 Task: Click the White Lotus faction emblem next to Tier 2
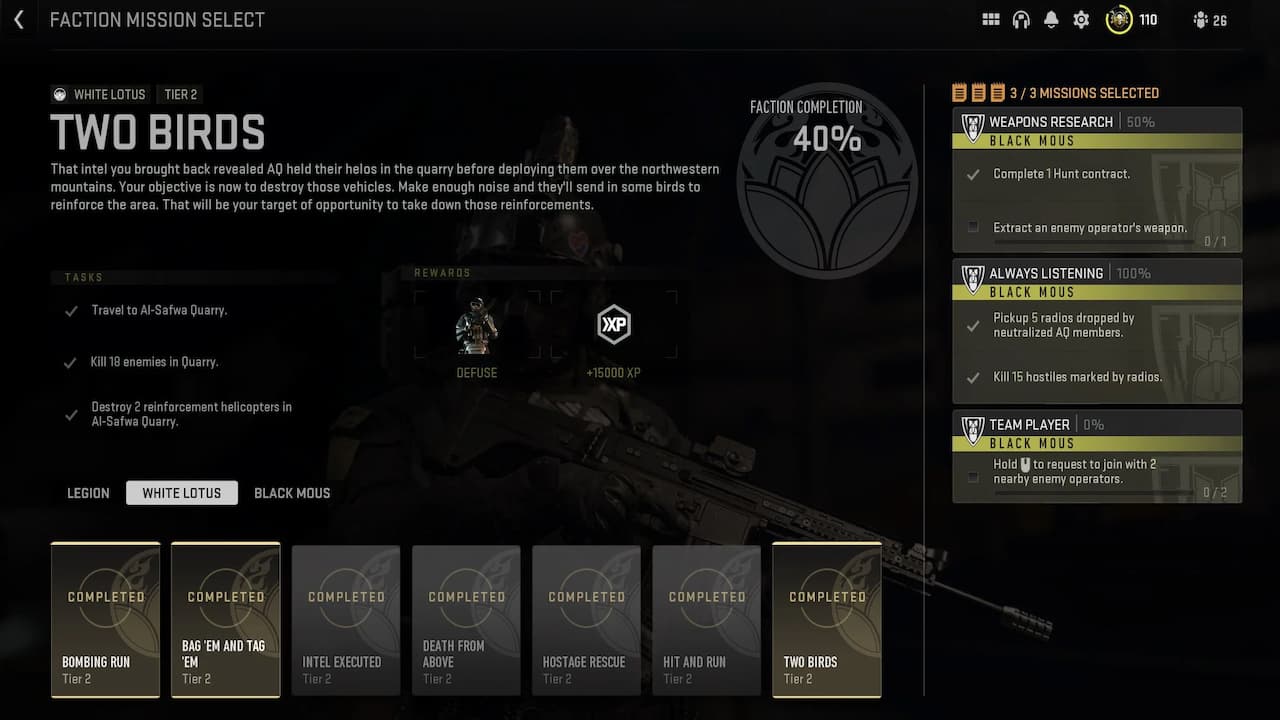(x=62, y=94)
